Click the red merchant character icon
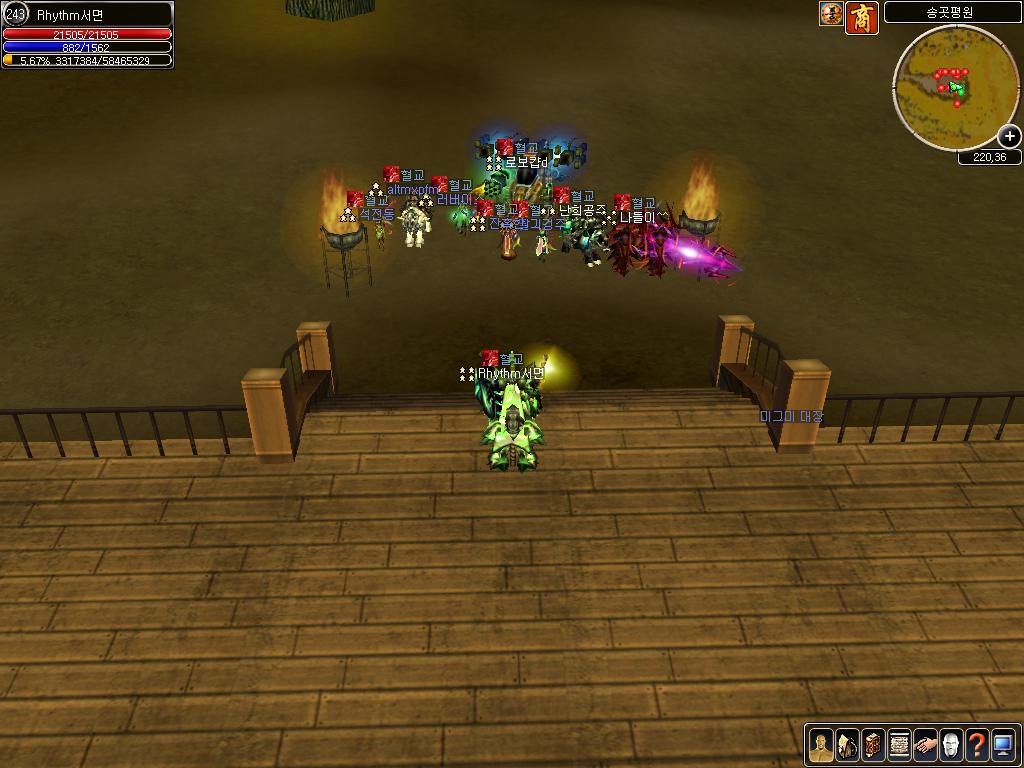 [862, 17]
